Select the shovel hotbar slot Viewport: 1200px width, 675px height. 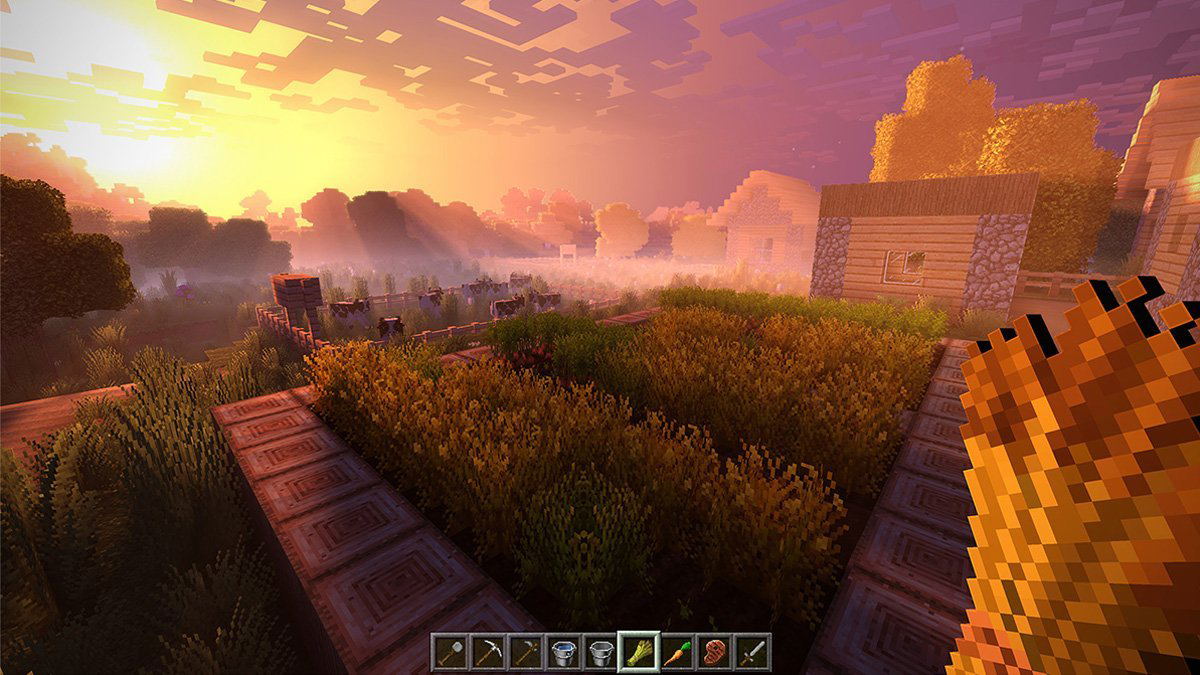(x=450, y=652)
